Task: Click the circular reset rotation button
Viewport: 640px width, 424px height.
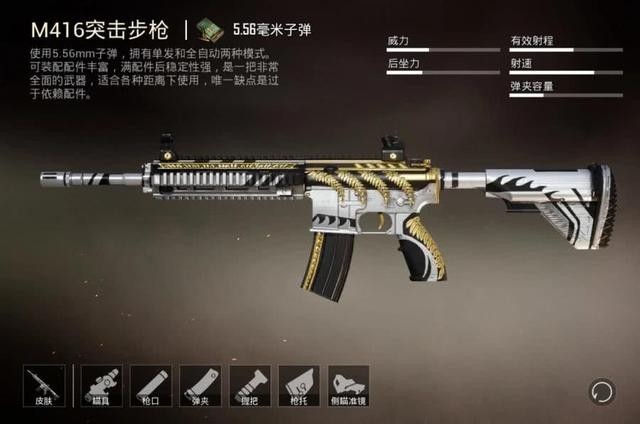Action: [602, 390]
